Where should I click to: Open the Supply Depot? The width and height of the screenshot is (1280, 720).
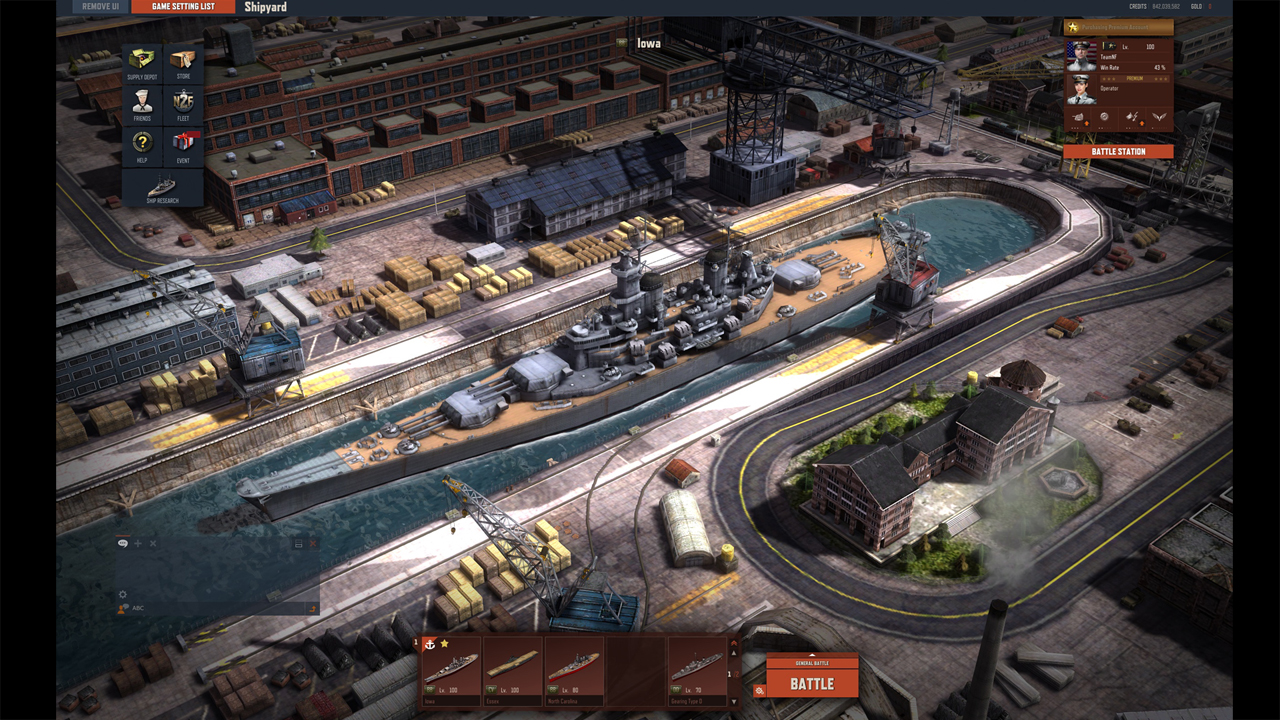point(140,63)
